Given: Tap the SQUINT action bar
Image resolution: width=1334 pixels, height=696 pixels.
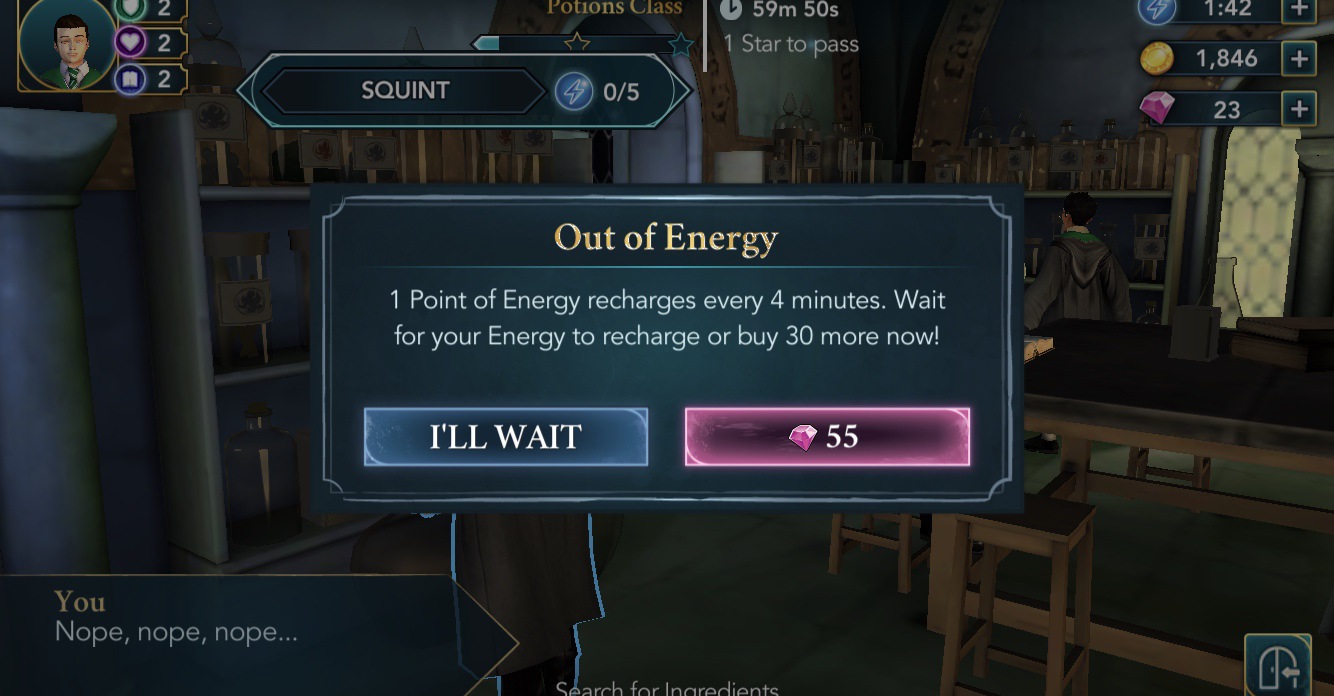Looking at the screenshot, I should (463, 92).
